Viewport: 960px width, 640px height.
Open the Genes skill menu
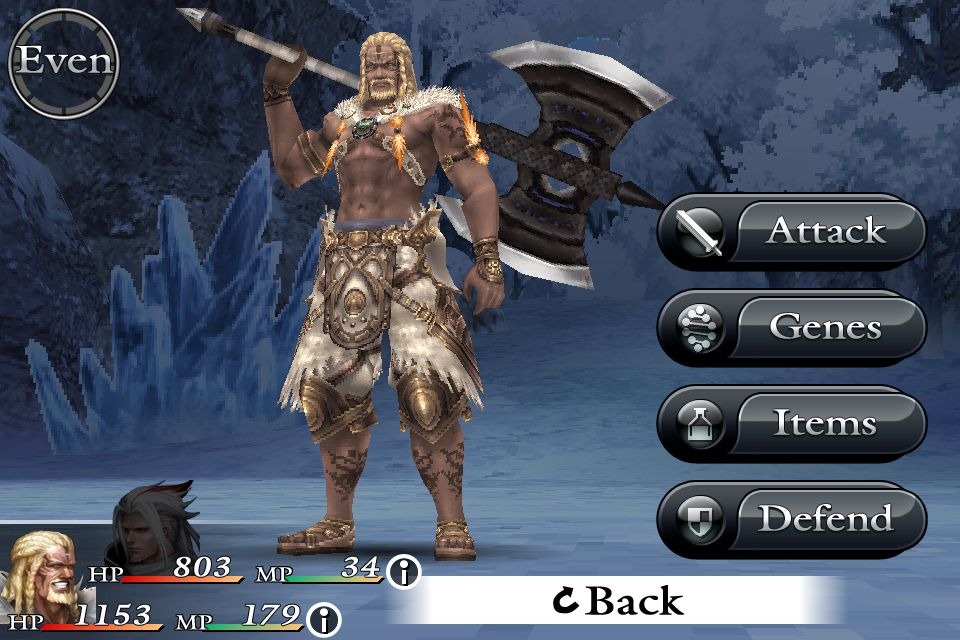pos(791,328)
